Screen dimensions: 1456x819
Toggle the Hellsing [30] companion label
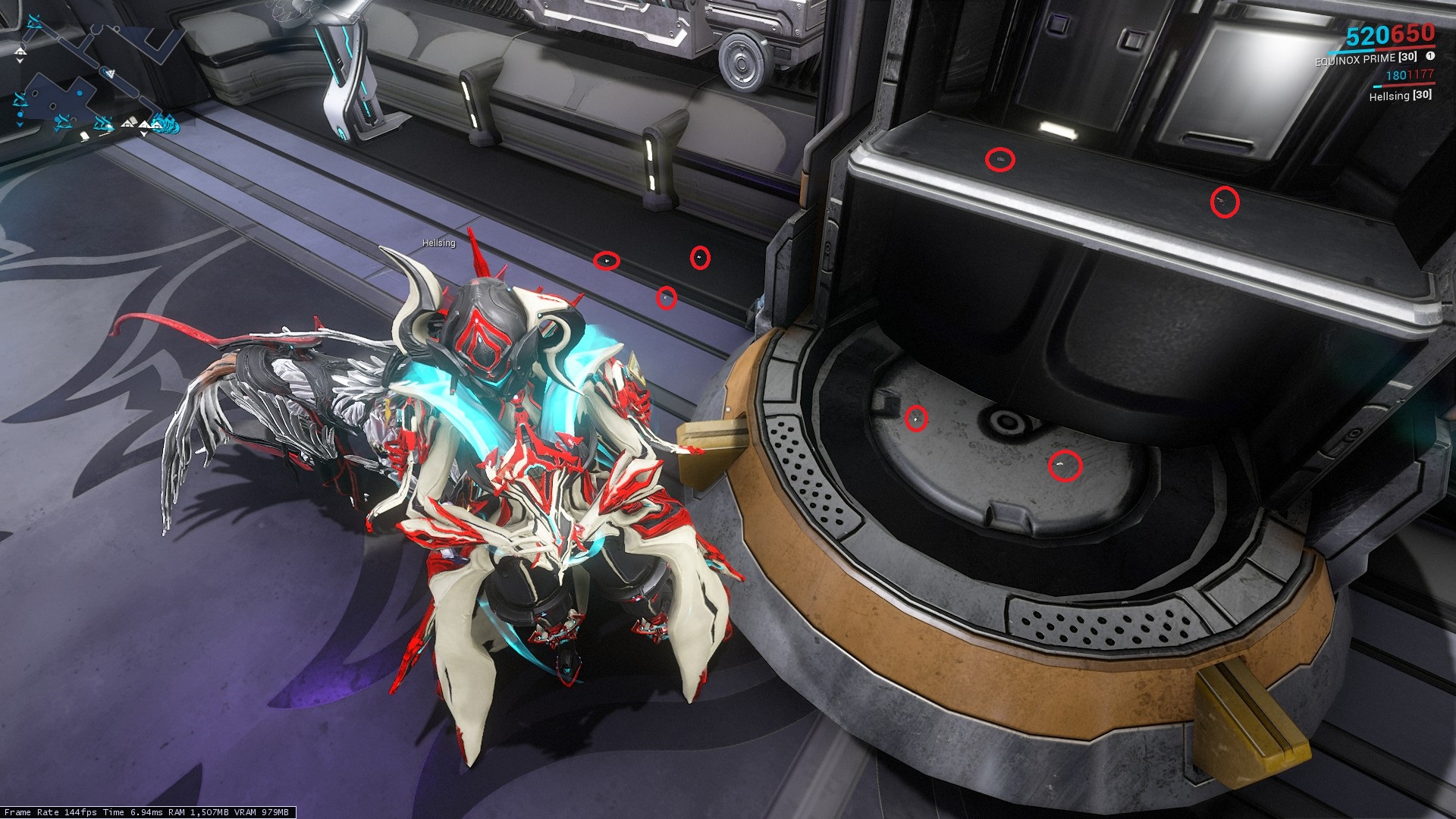(x=1401, y=96)
